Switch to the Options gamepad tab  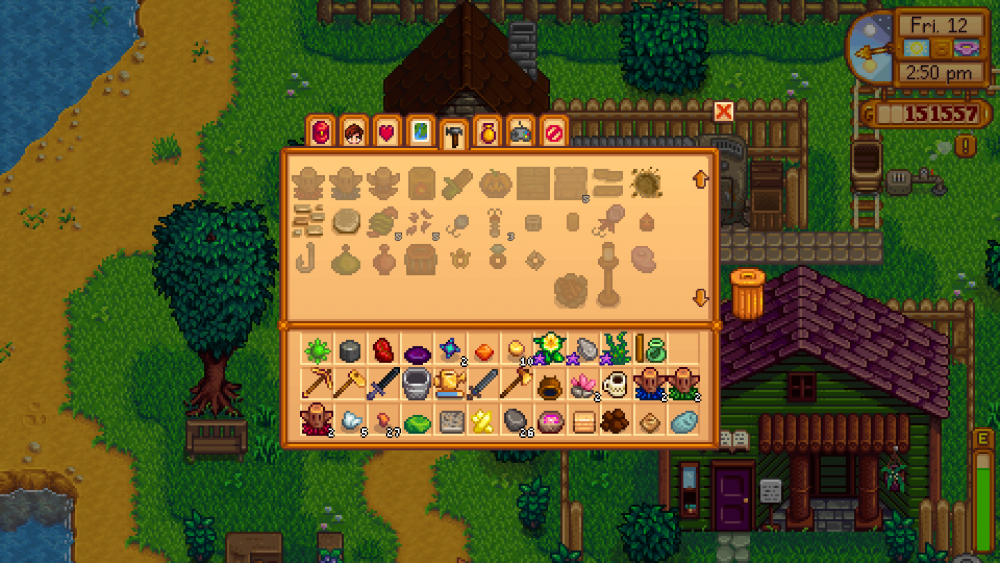[x=520, y=131]
